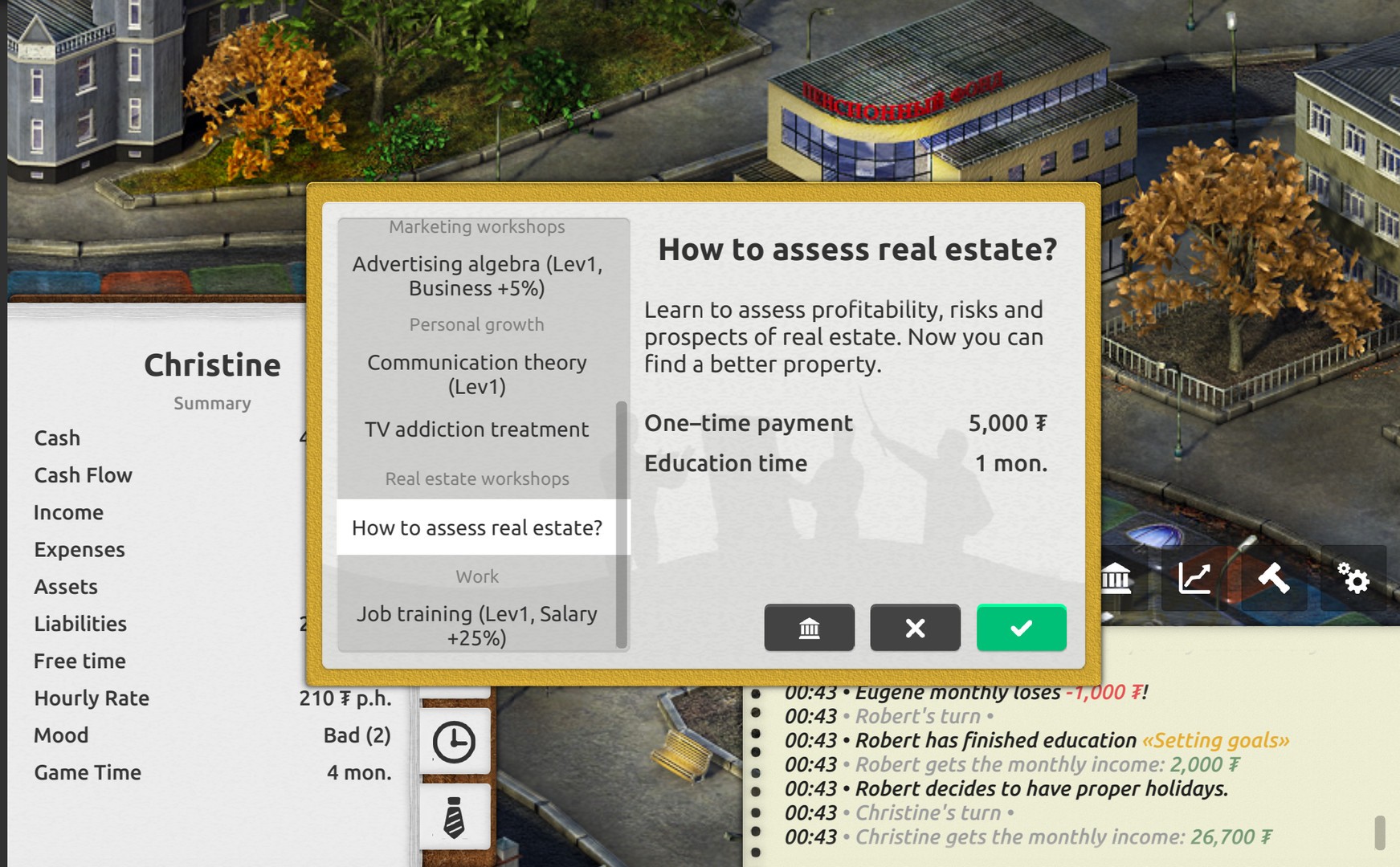The image size is (1400, 867).
Task: Select the 'Advertising algebra' course
Action: pyautogui.click(x=477, y=275)
